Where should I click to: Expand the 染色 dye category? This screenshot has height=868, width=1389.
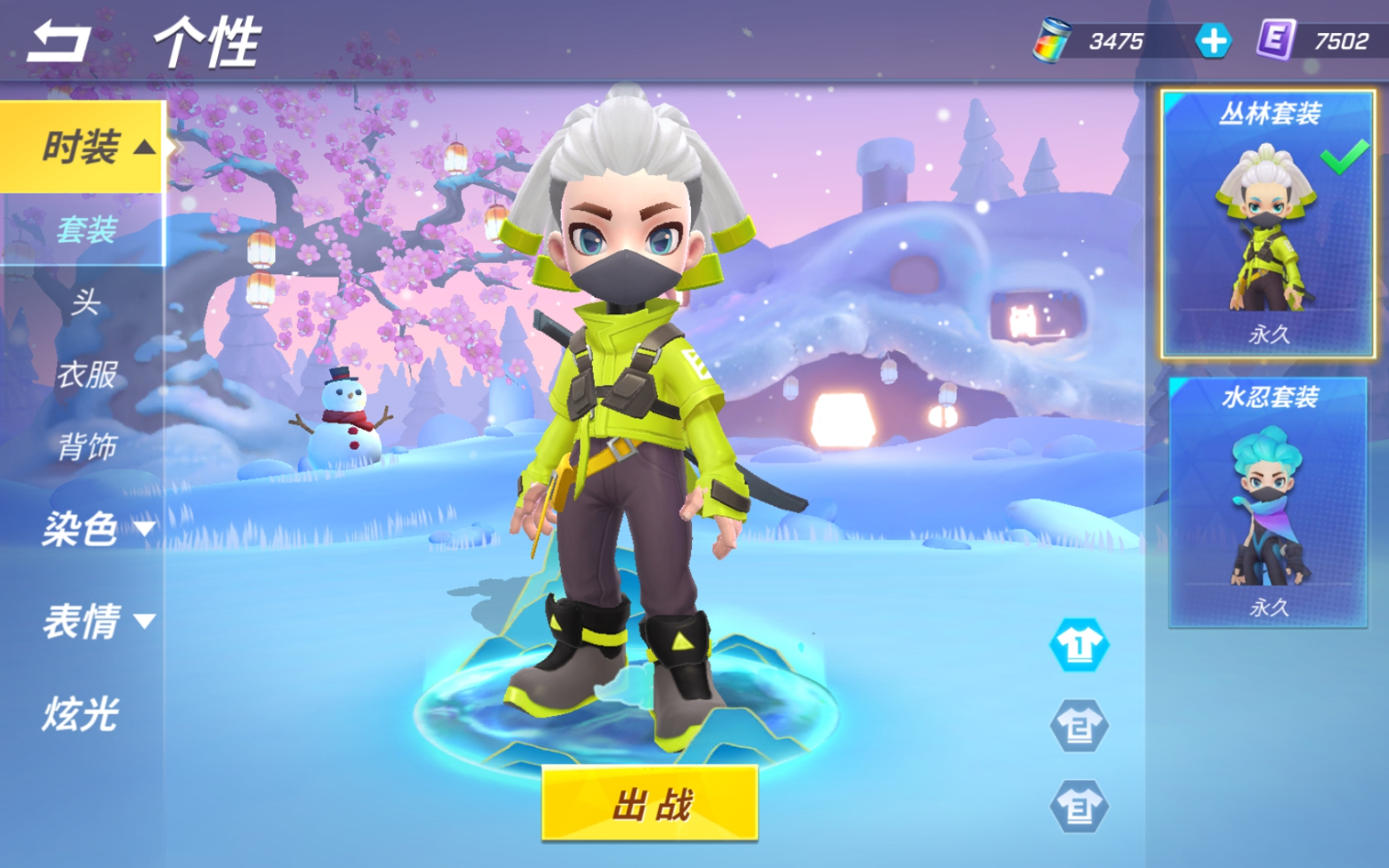click(x=95, y=528)
